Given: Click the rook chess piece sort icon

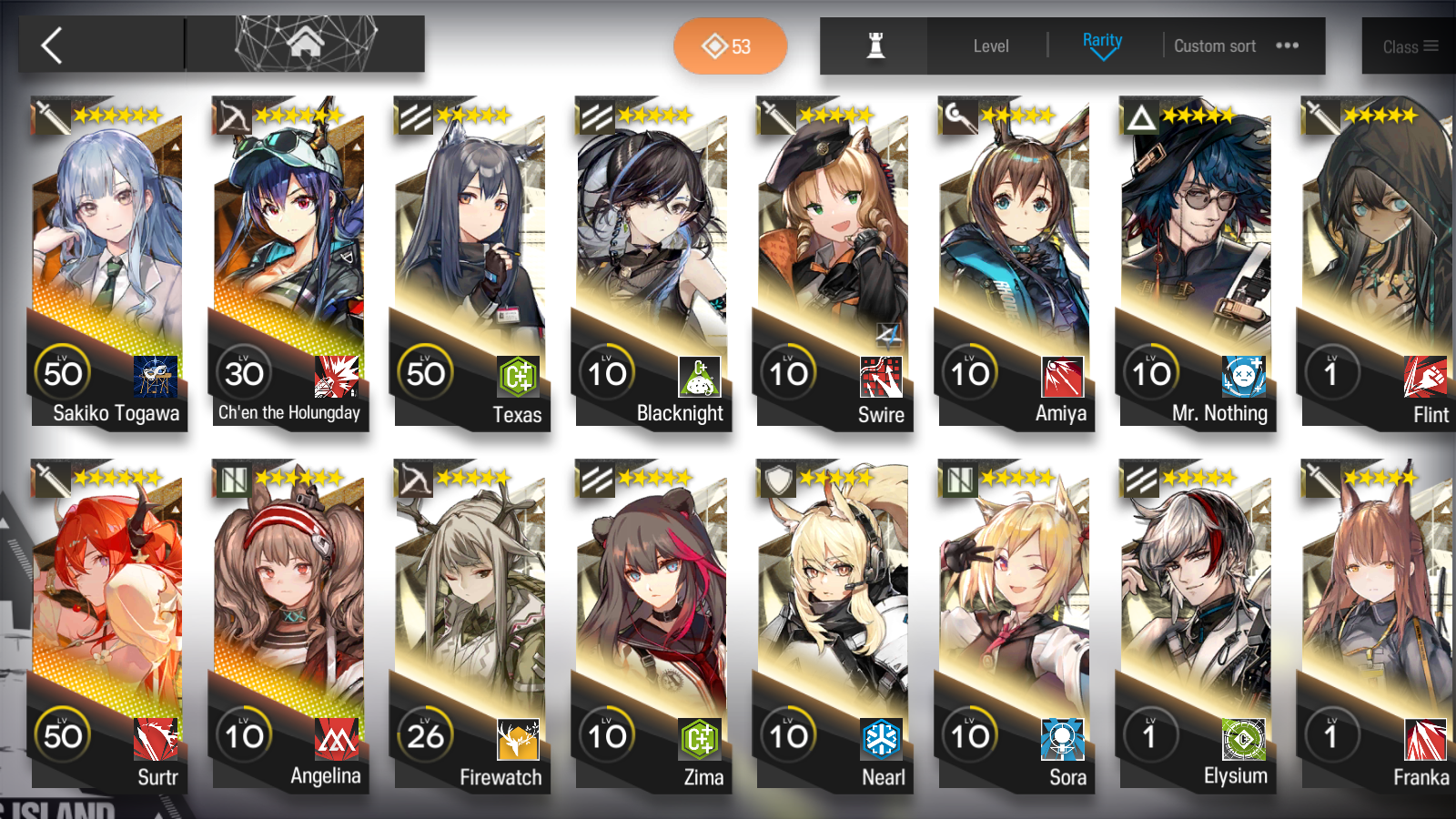Looking at the screenshot, I should (x=872, y=46).
